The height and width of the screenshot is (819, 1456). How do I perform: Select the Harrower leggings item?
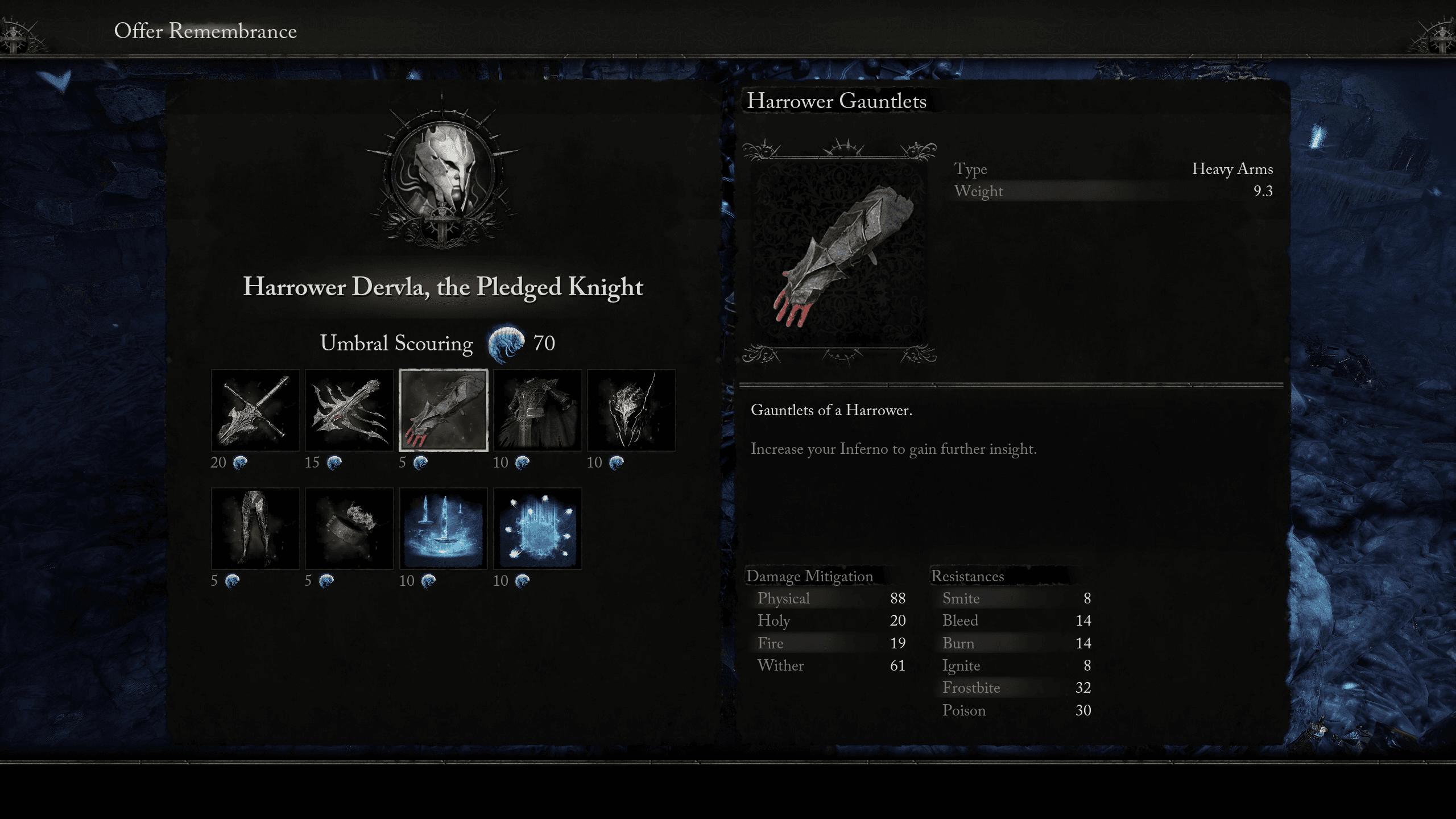pos(255,529)
